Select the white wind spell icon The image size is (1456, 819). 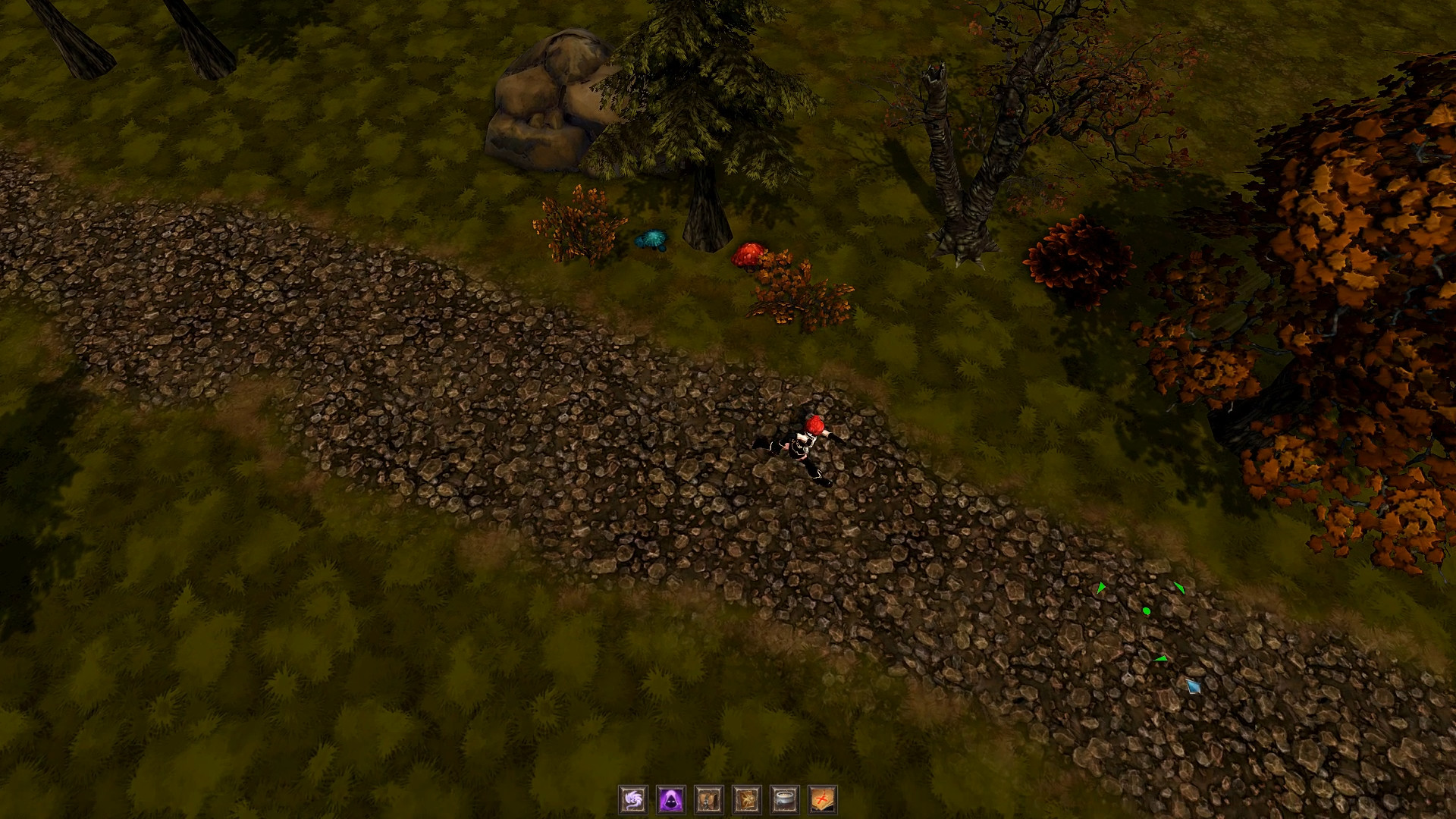(x=633, y=800)
